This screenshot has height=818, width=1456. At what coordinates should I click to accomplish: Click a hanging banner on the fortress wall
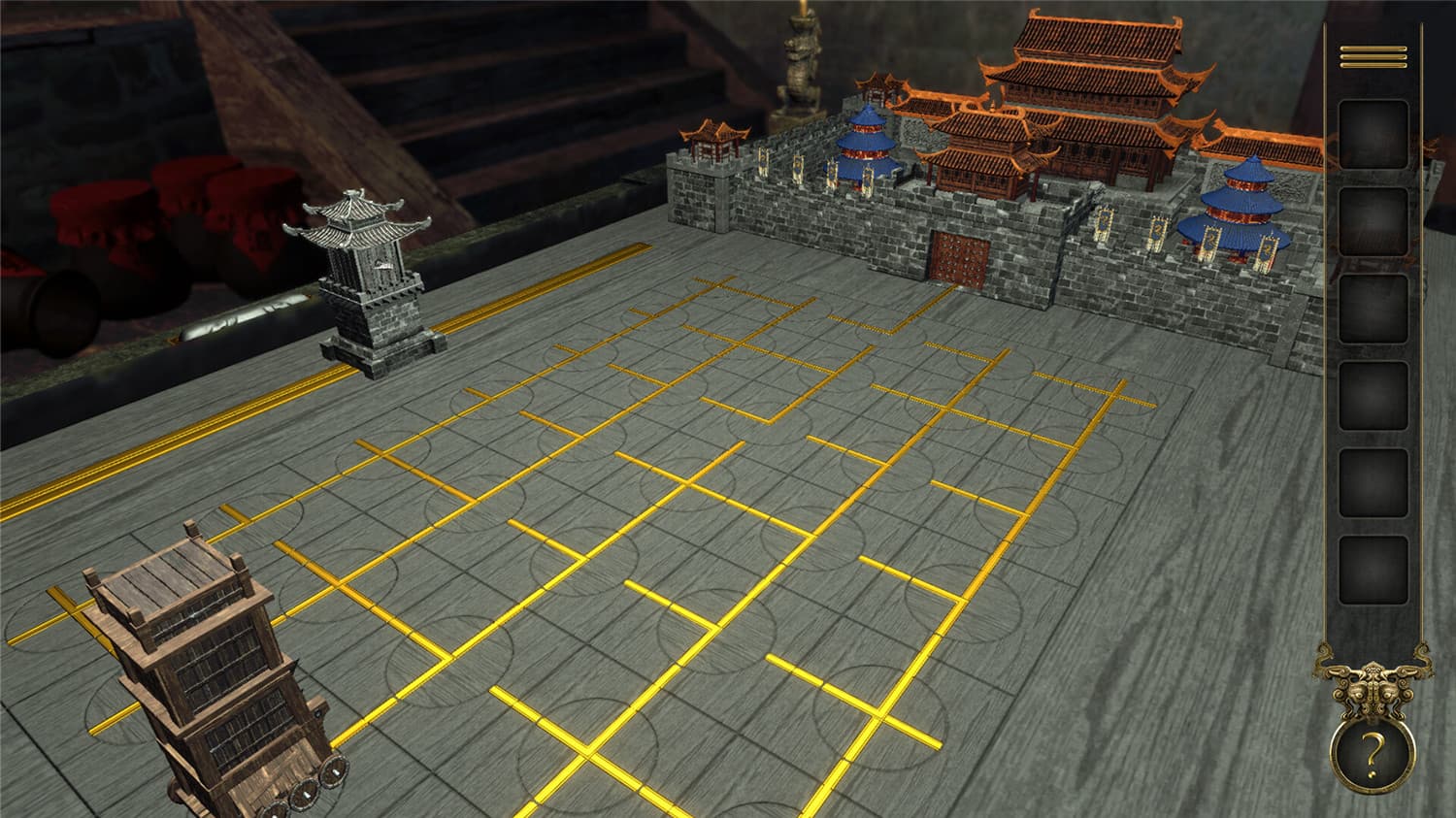(1102, 223)
